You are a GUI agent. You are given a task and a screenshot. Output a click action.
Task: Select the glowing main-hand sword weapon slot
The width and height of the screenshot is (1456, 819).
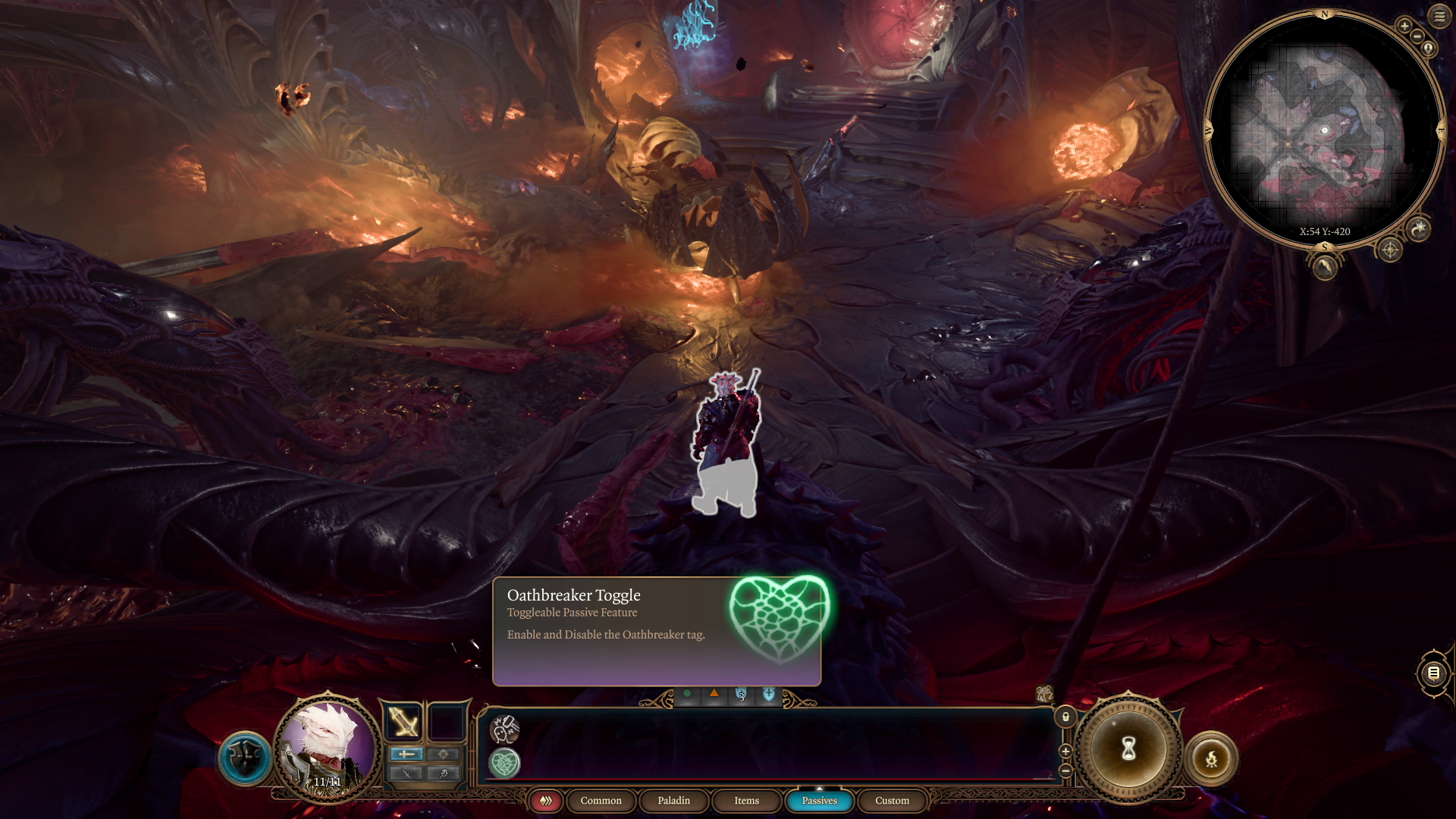pyautogui.click(x=403, y=721)
